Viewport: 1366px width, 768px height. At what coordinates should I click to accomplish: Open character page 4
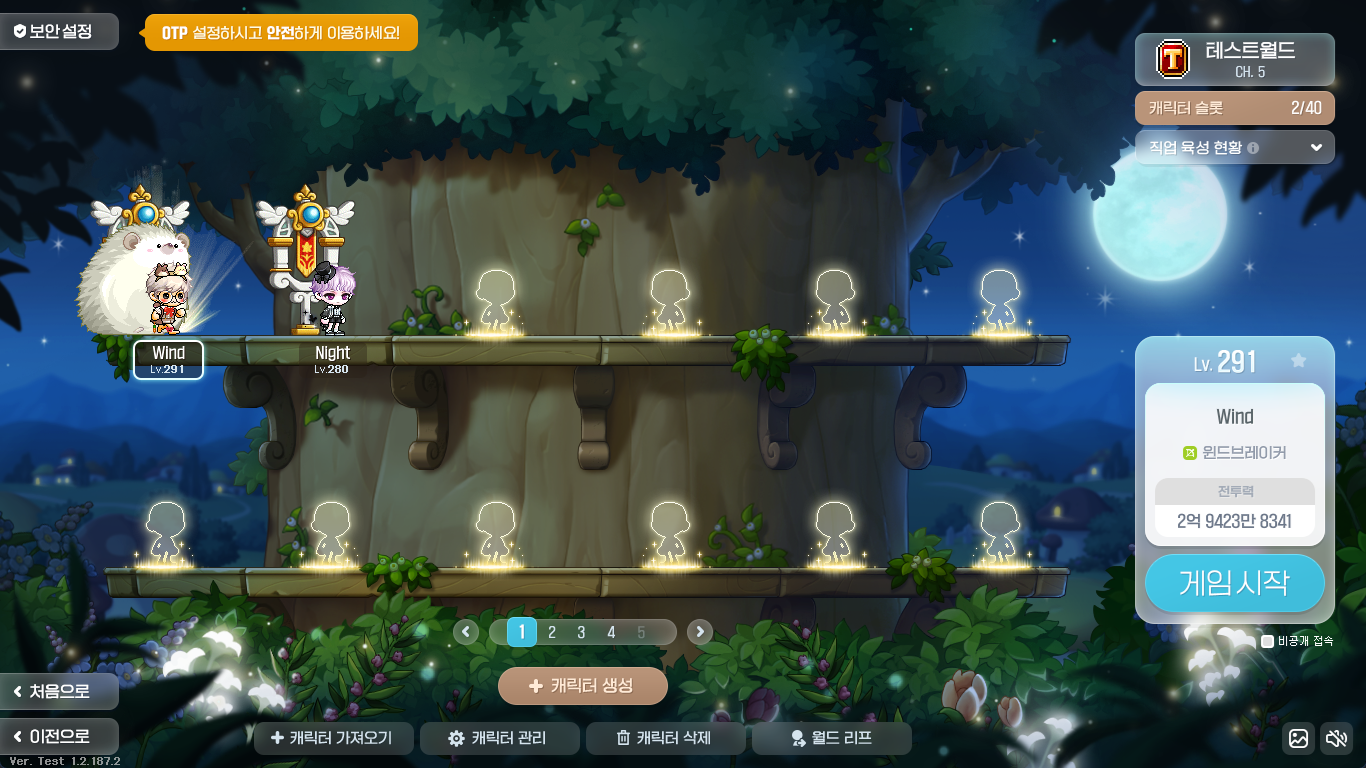(x=611, y=632)
